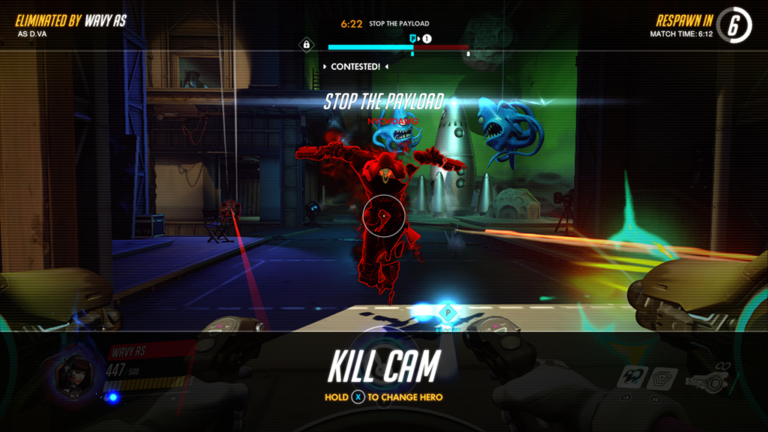Image resolution: width=768 pixels, height=432 pixels.
Task: Click the payload marker above the progress bar
Action: tap(411, 38)
